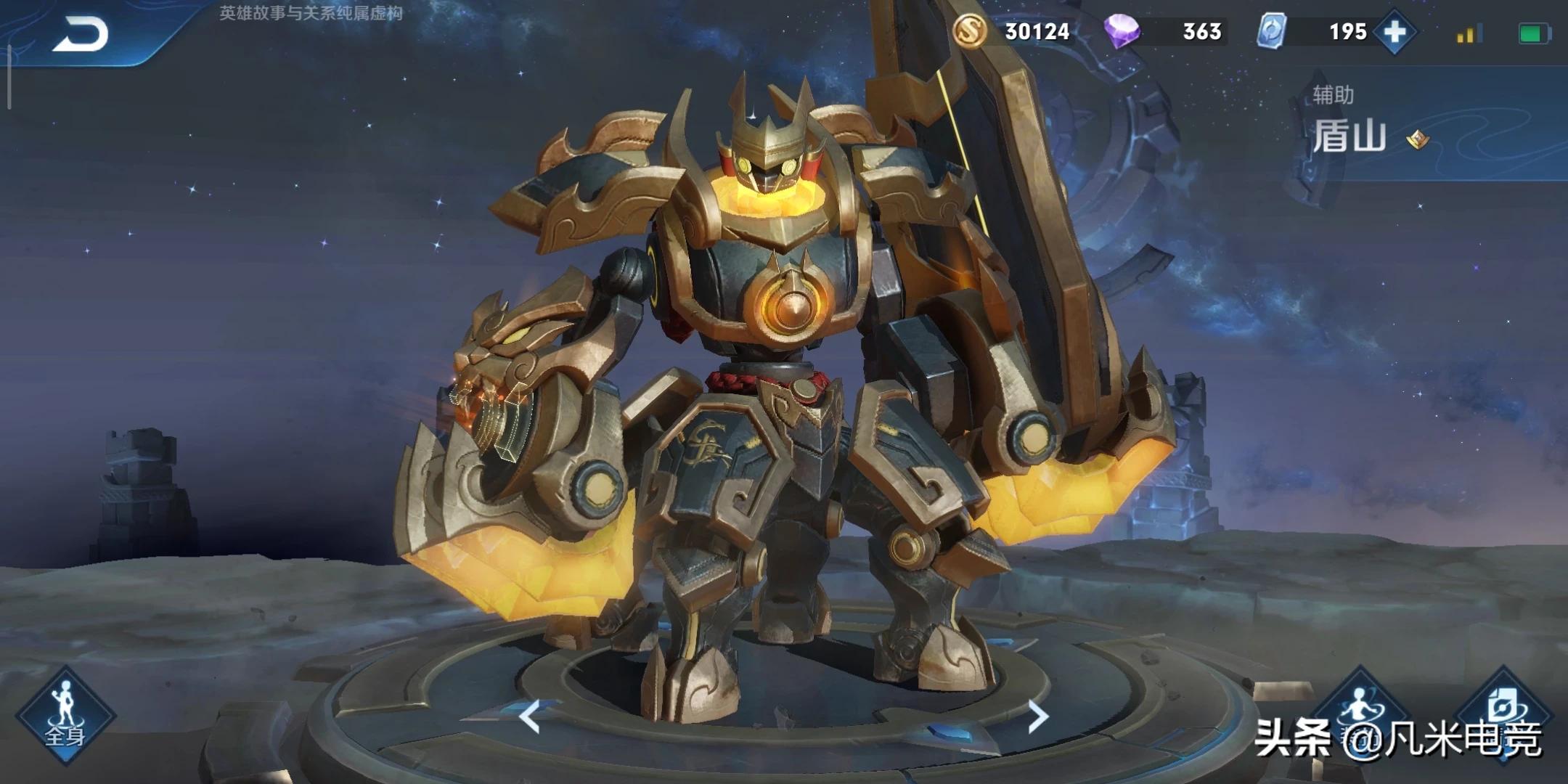Open the rotating figure diamond button
The height and width of the screenshot is (784, 1568).
click(1359, 708)
